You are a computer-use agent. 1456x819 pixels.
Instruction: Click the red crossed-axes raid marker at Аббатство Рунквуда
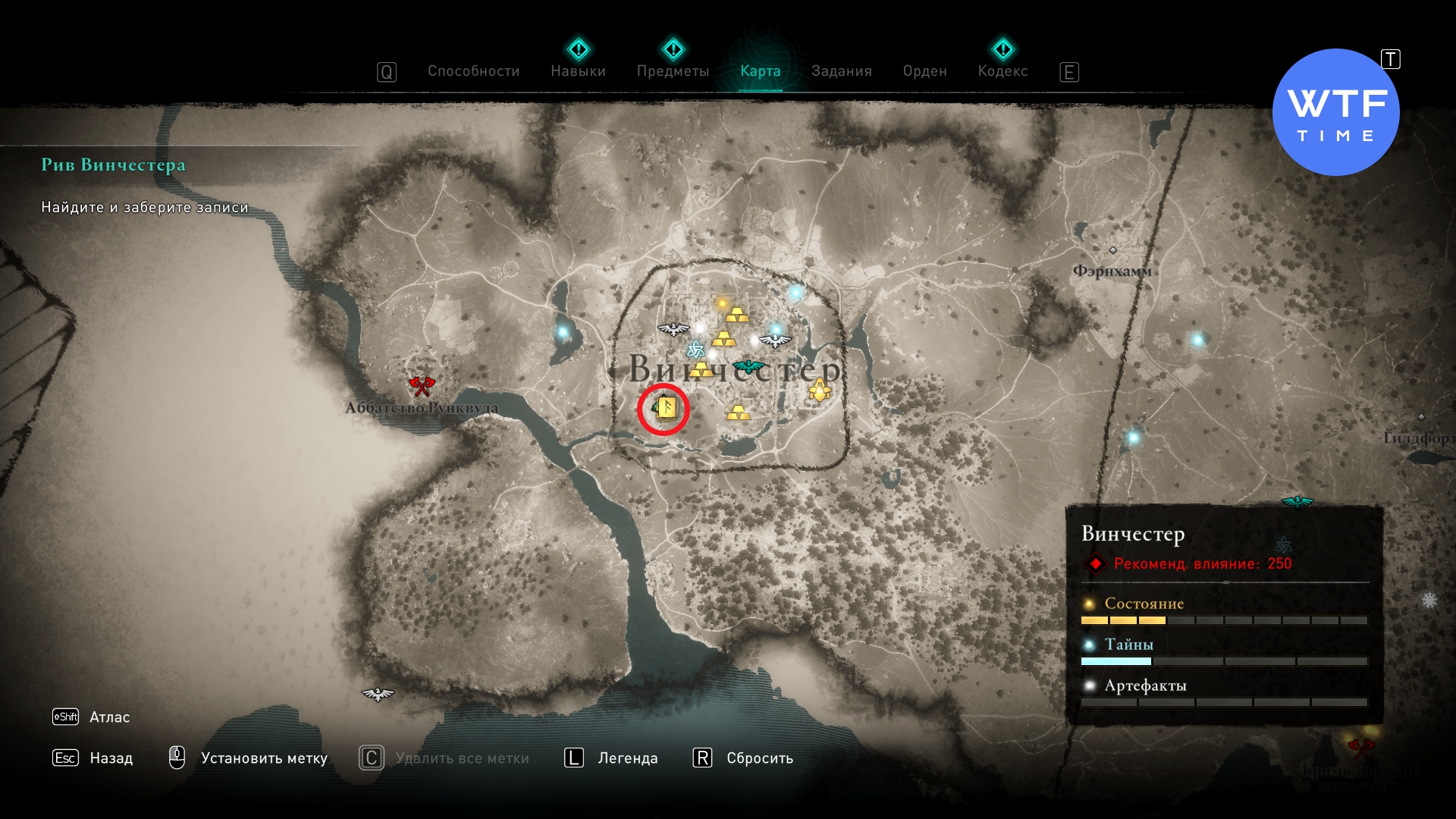click(422, 386)
